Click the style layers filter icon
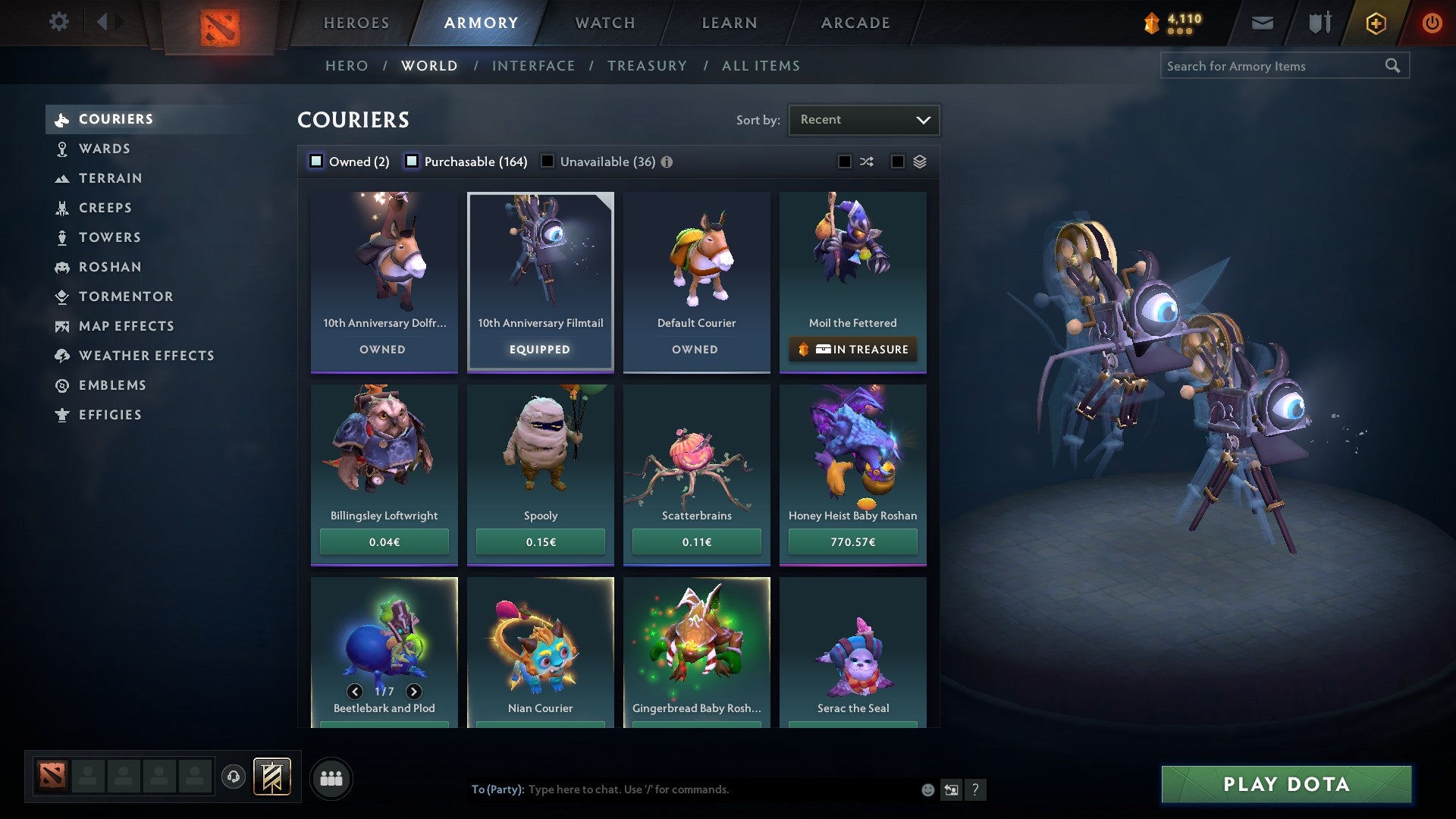Screen dimensions: 1456x819 (x=920, y=162)
